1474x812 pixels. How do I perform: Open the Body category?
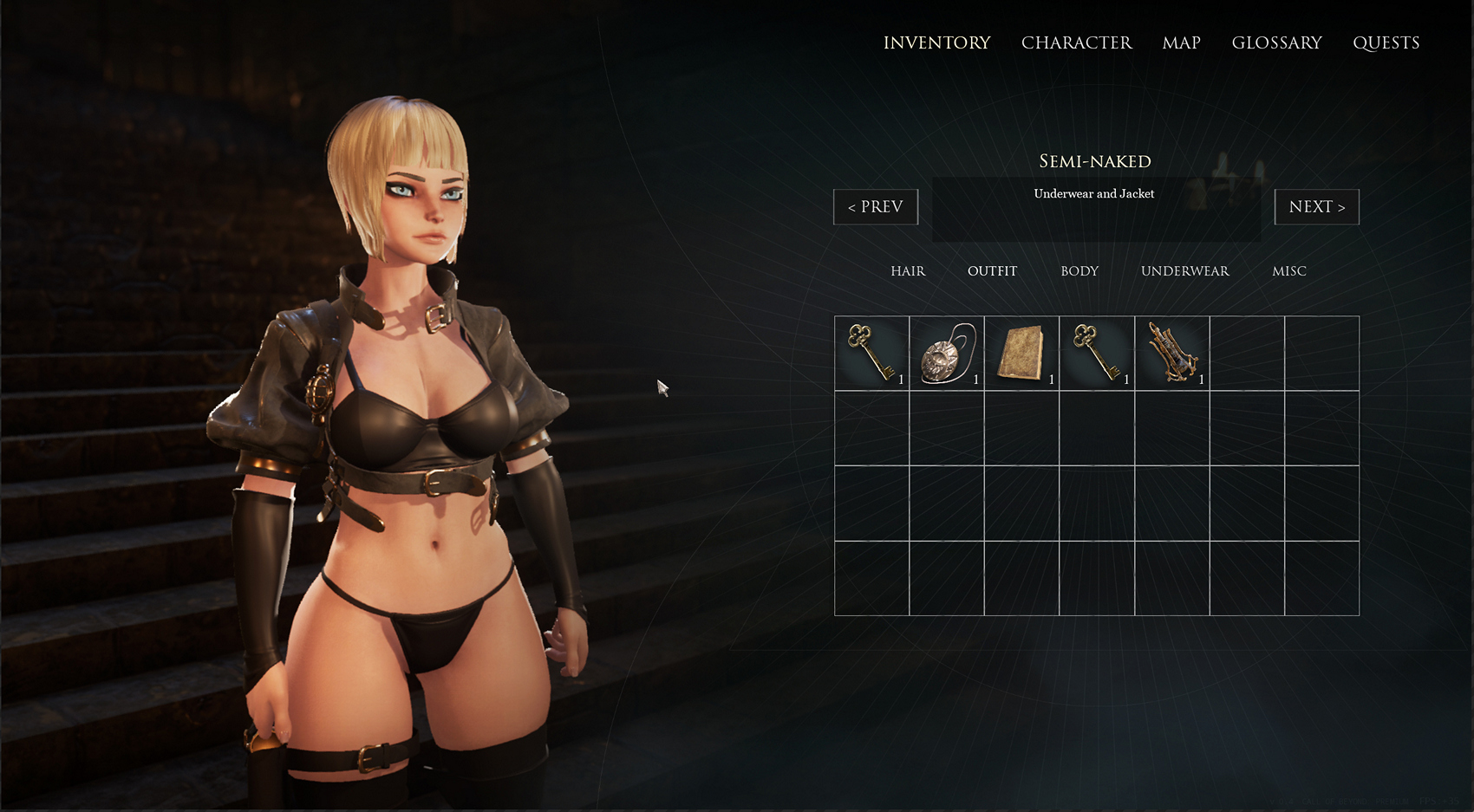1079,271
